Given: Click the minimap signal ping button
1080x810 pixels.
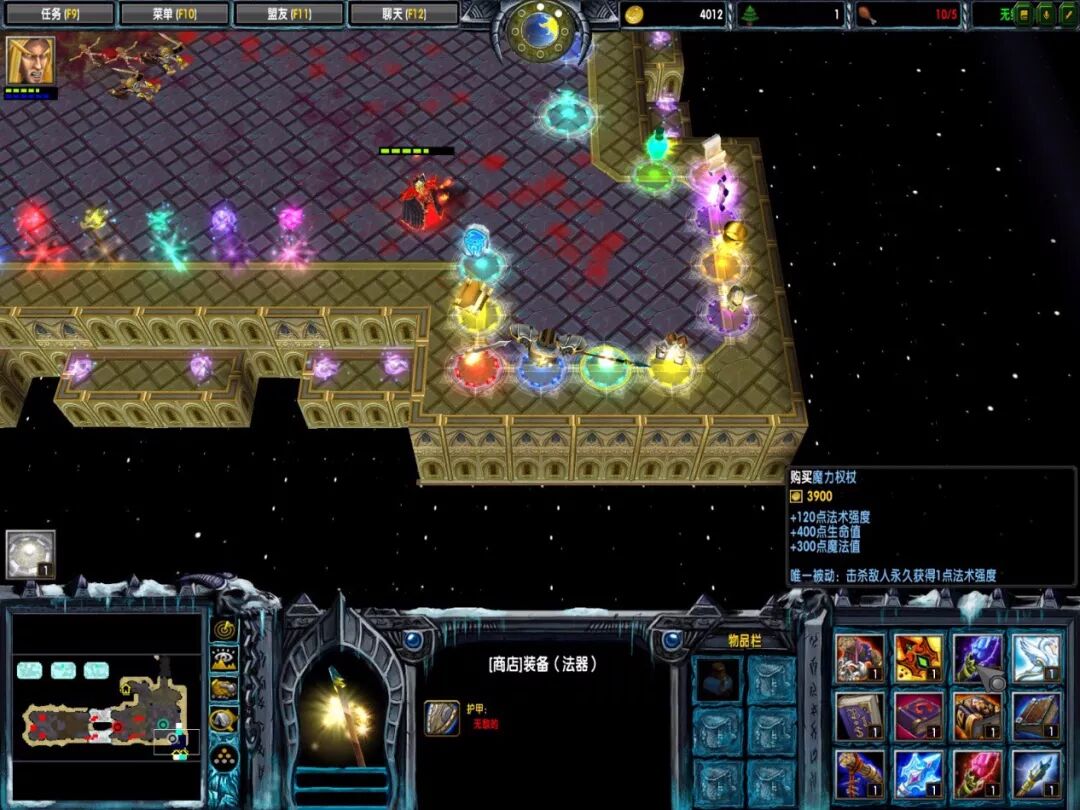Looking at the screenshot, I should pyautogui.click(x=224, y=631).
